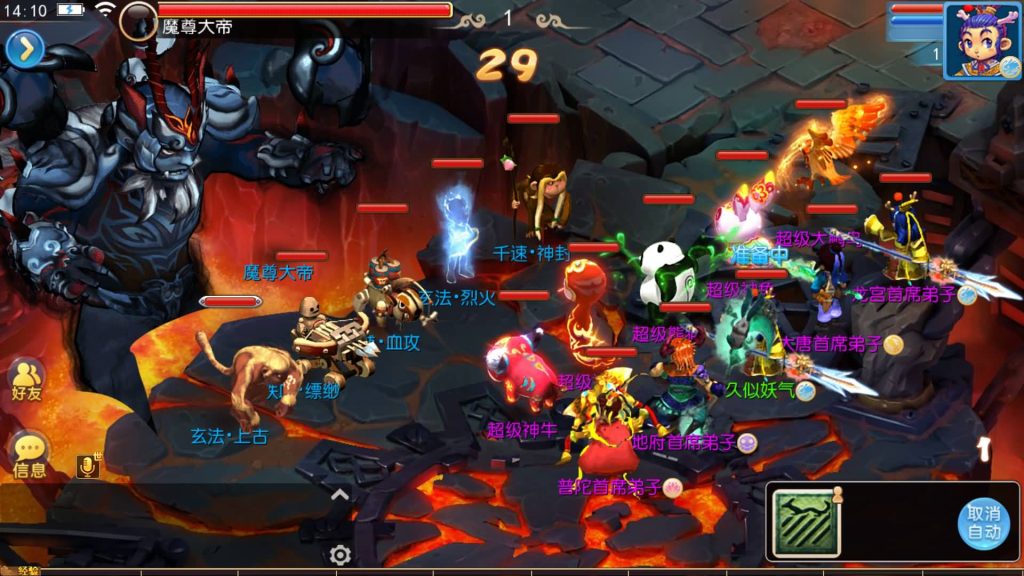The height and width of the screenshot is (576, 1024).
Task: Select the 魔尊大帝 boss portrait
Action: (x=138, y=20)
